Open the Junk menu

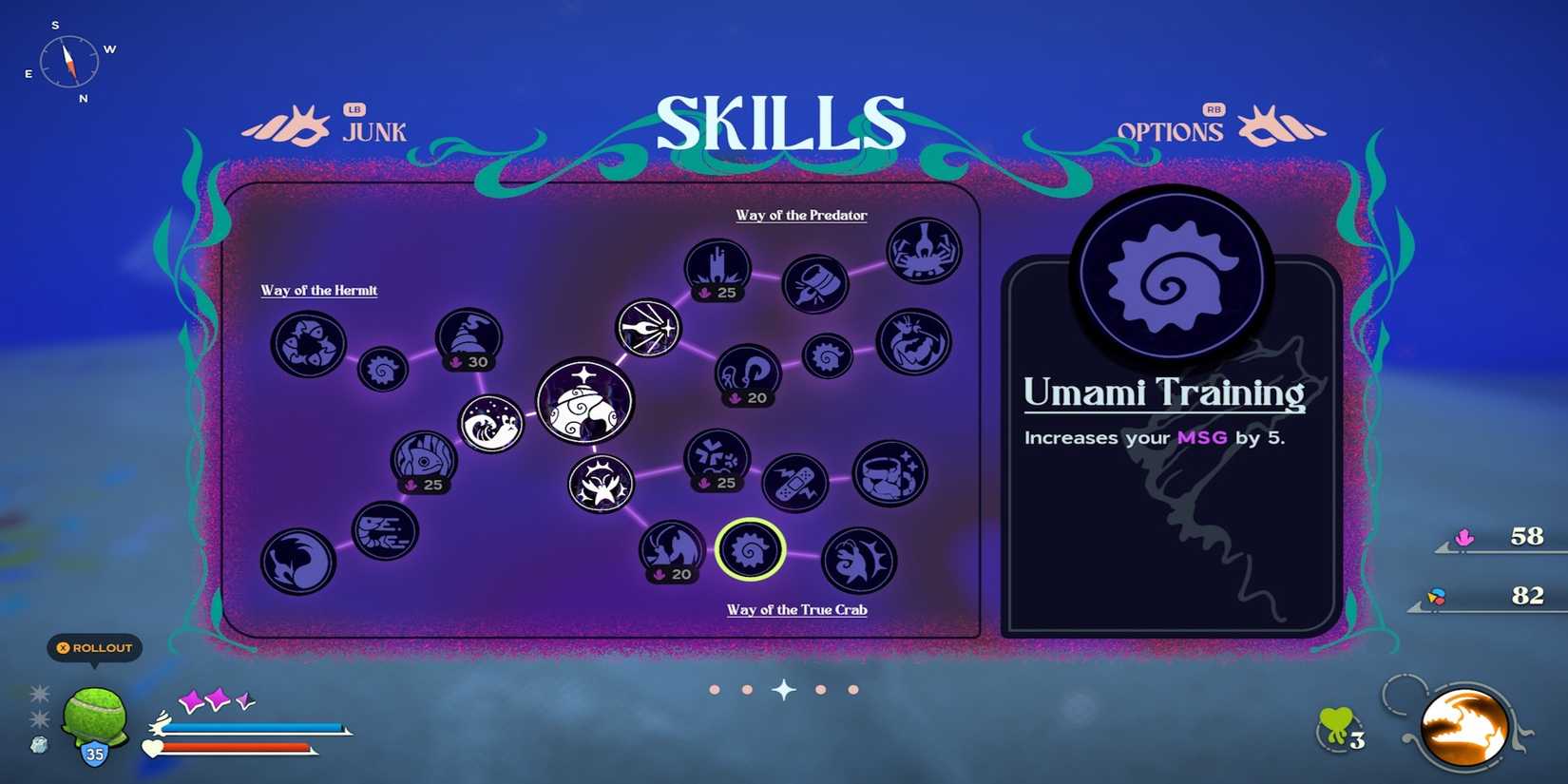coord(373,131)
